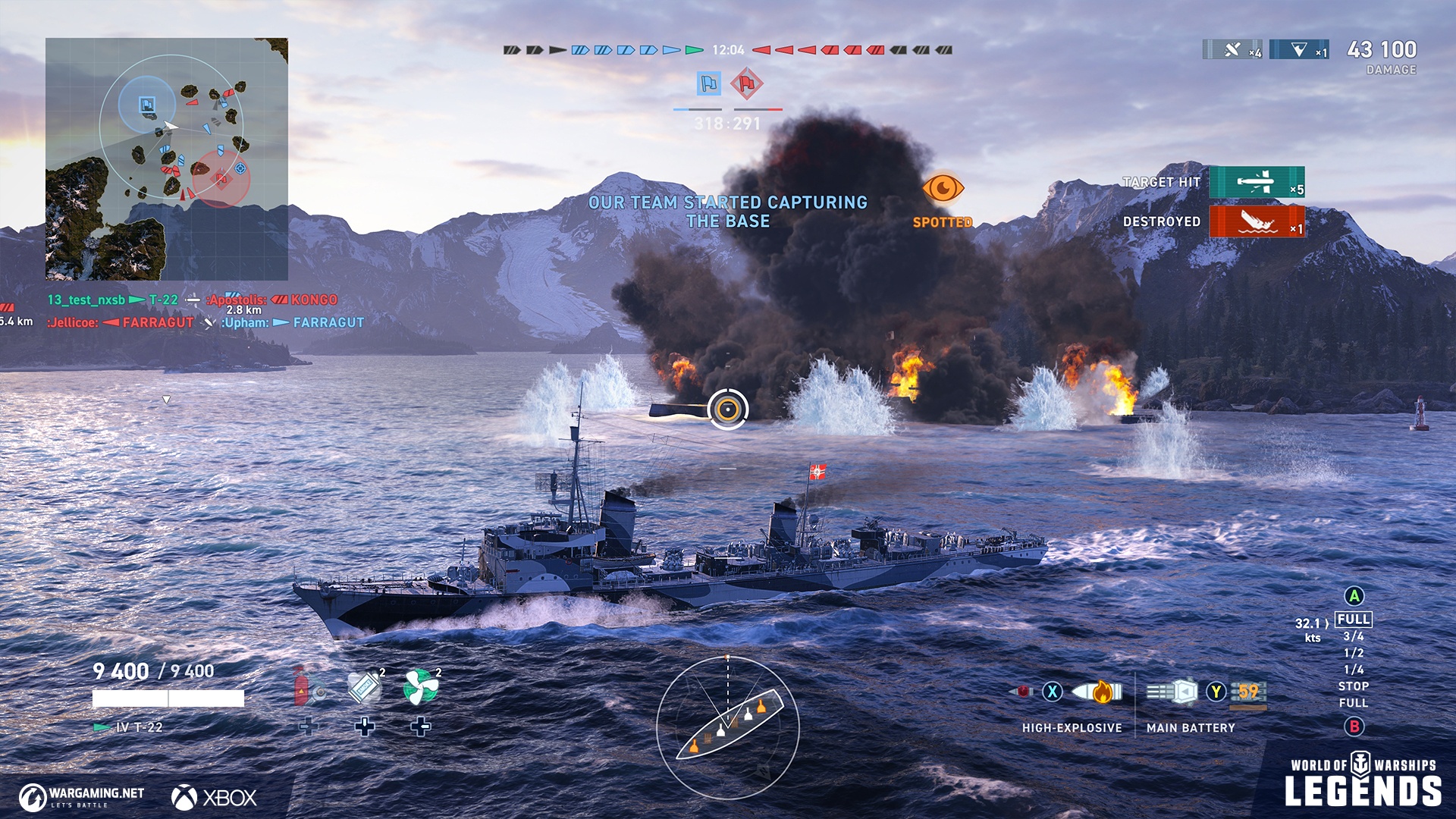Switch to the small armor-piercing shell
This screenshot has height=819, width=1456.
pos(1021,692)
